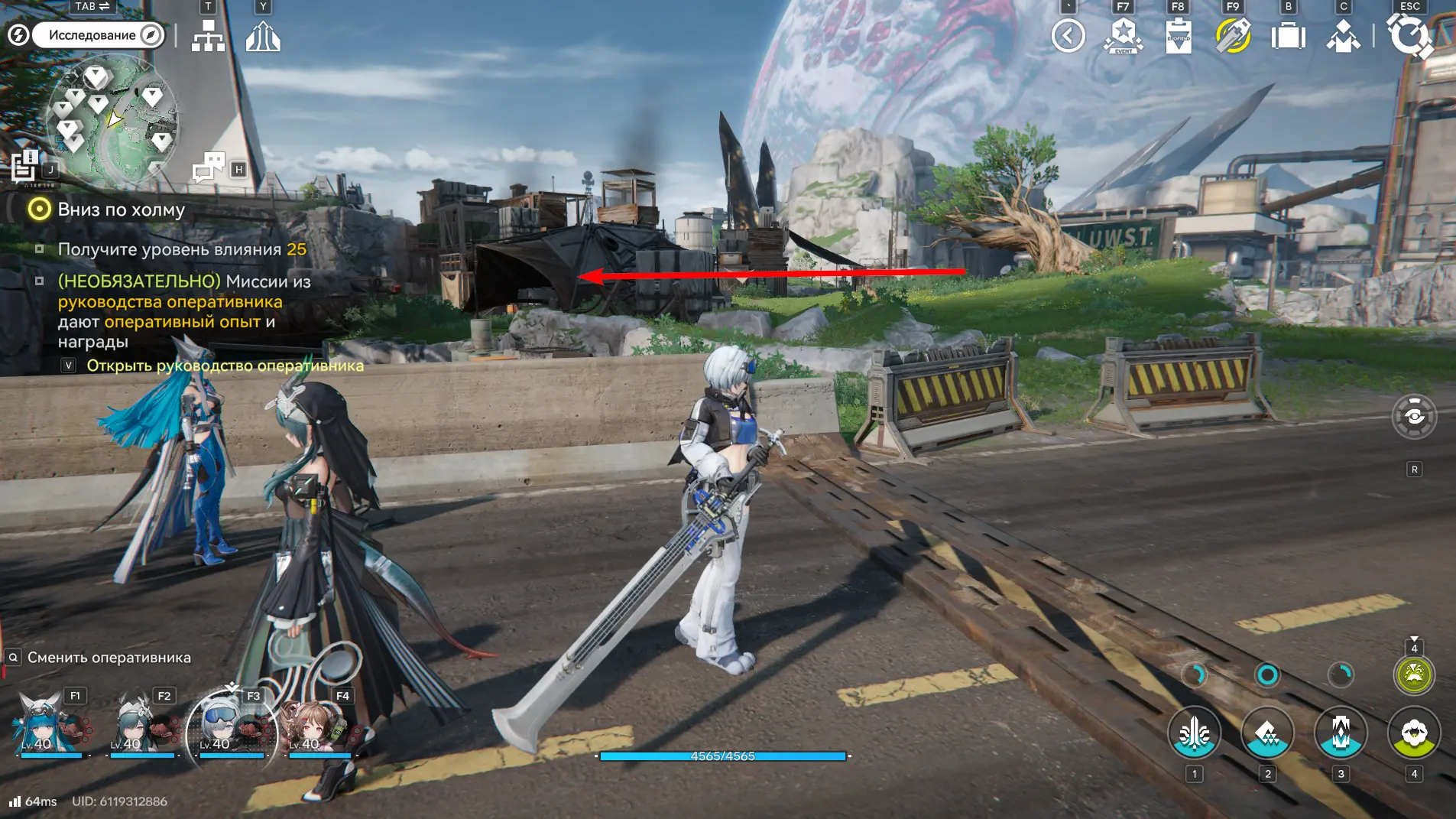Open the system settings gear icon
The image size is (1456, 819).
[1409, 35]
